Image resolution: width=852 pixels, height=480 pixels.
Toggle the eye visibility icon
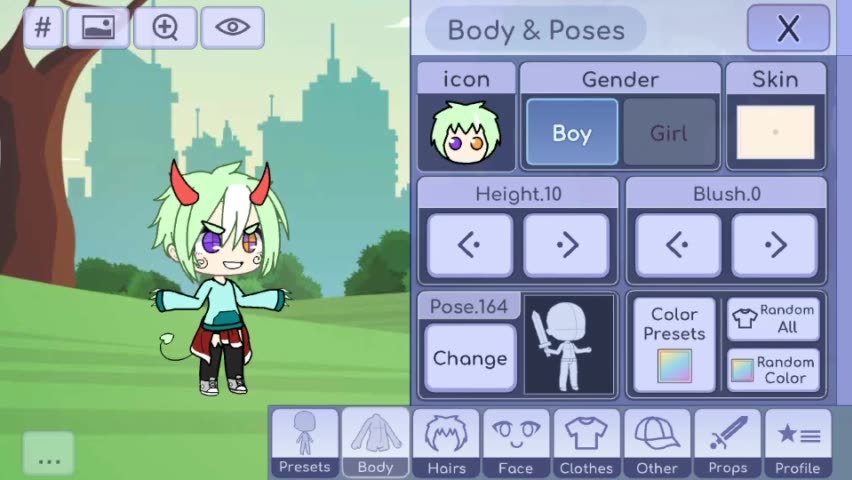(x=232, y=27)
